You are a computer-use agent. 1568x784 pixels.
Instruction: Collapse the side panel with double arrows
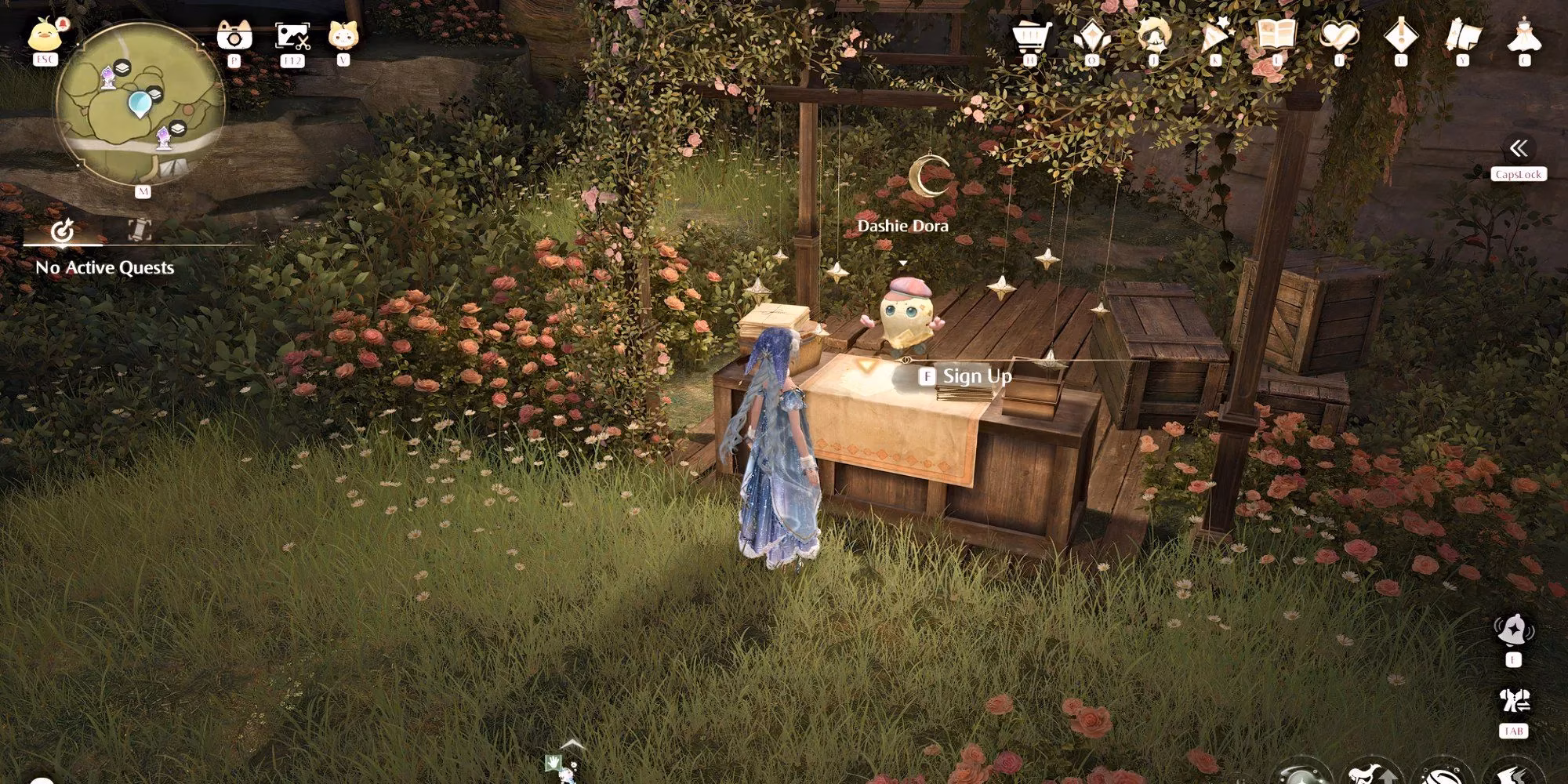[x=1519, y=149]
